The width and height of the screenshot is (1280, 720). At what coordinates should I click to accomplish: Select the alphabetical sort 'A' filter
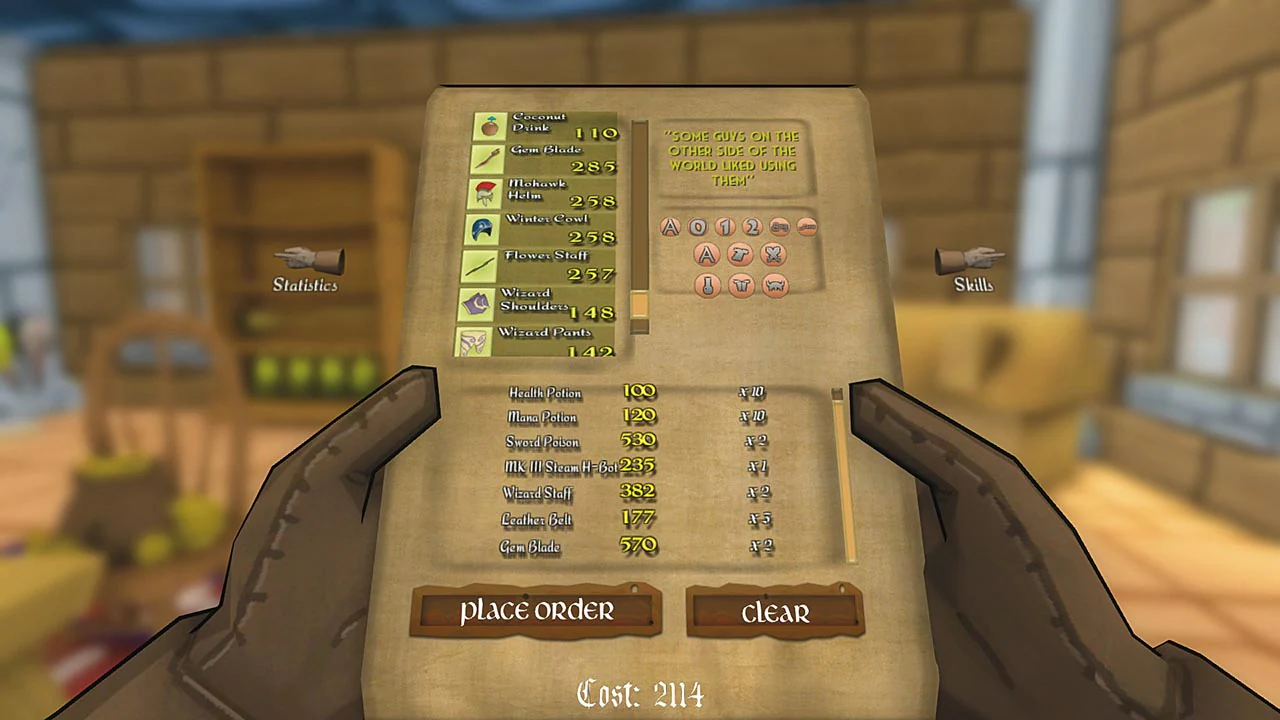coord(670,226)
